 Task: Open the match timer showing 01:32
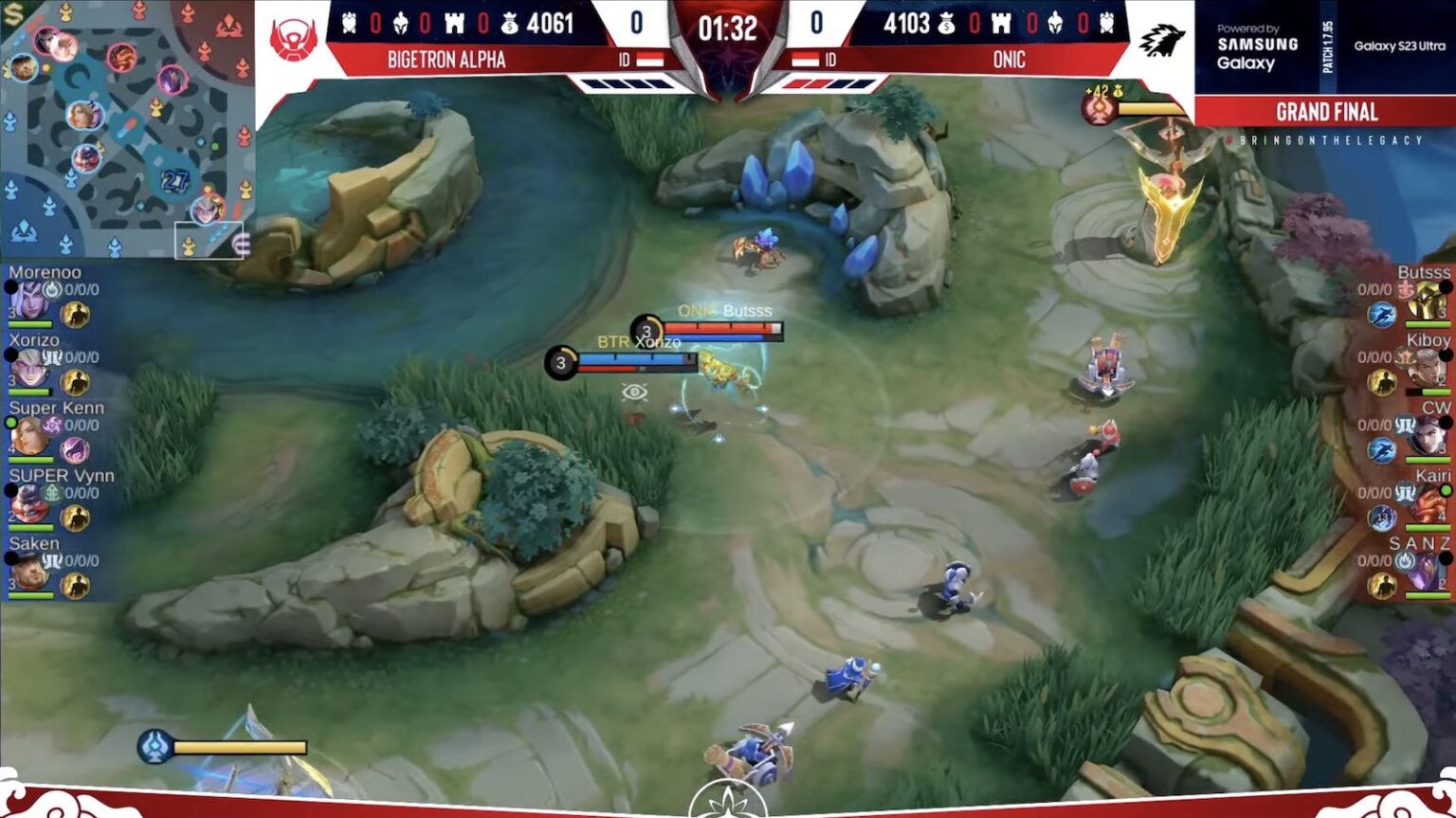pos(728,26)
